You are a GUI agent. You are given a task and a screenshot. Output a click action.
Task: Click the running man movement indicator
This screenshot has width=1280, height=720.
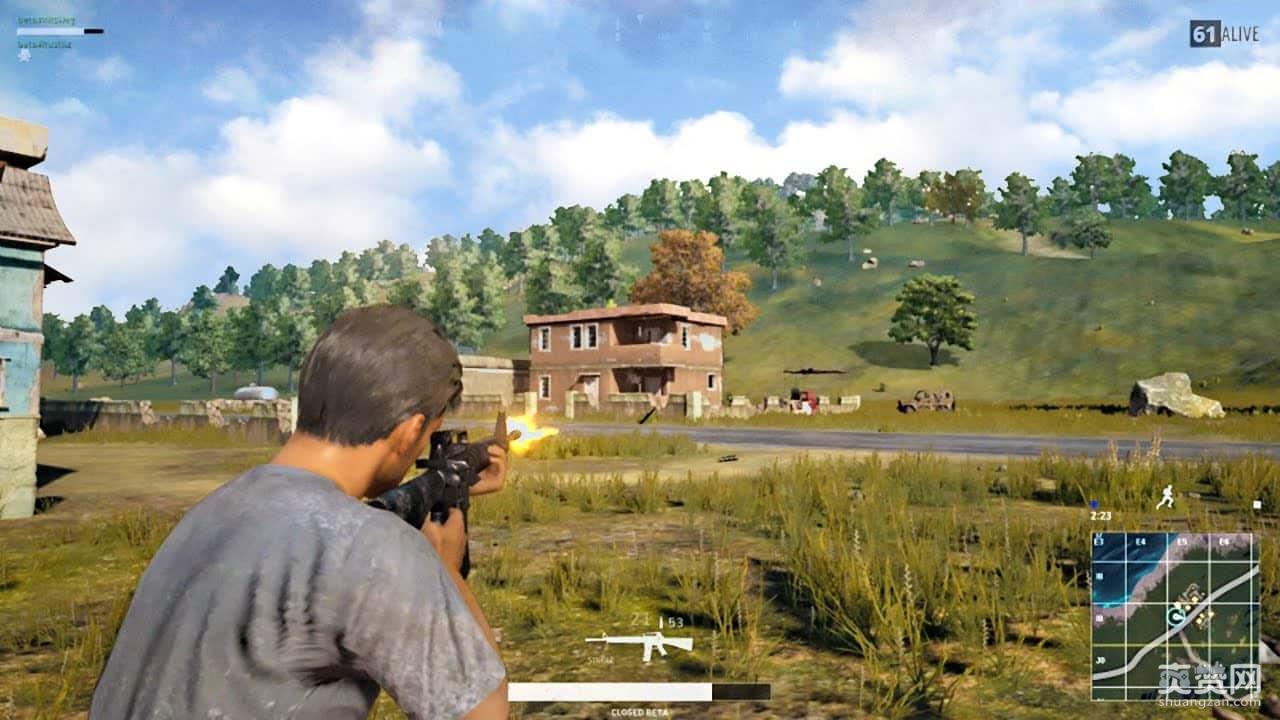pos(1167,498)
